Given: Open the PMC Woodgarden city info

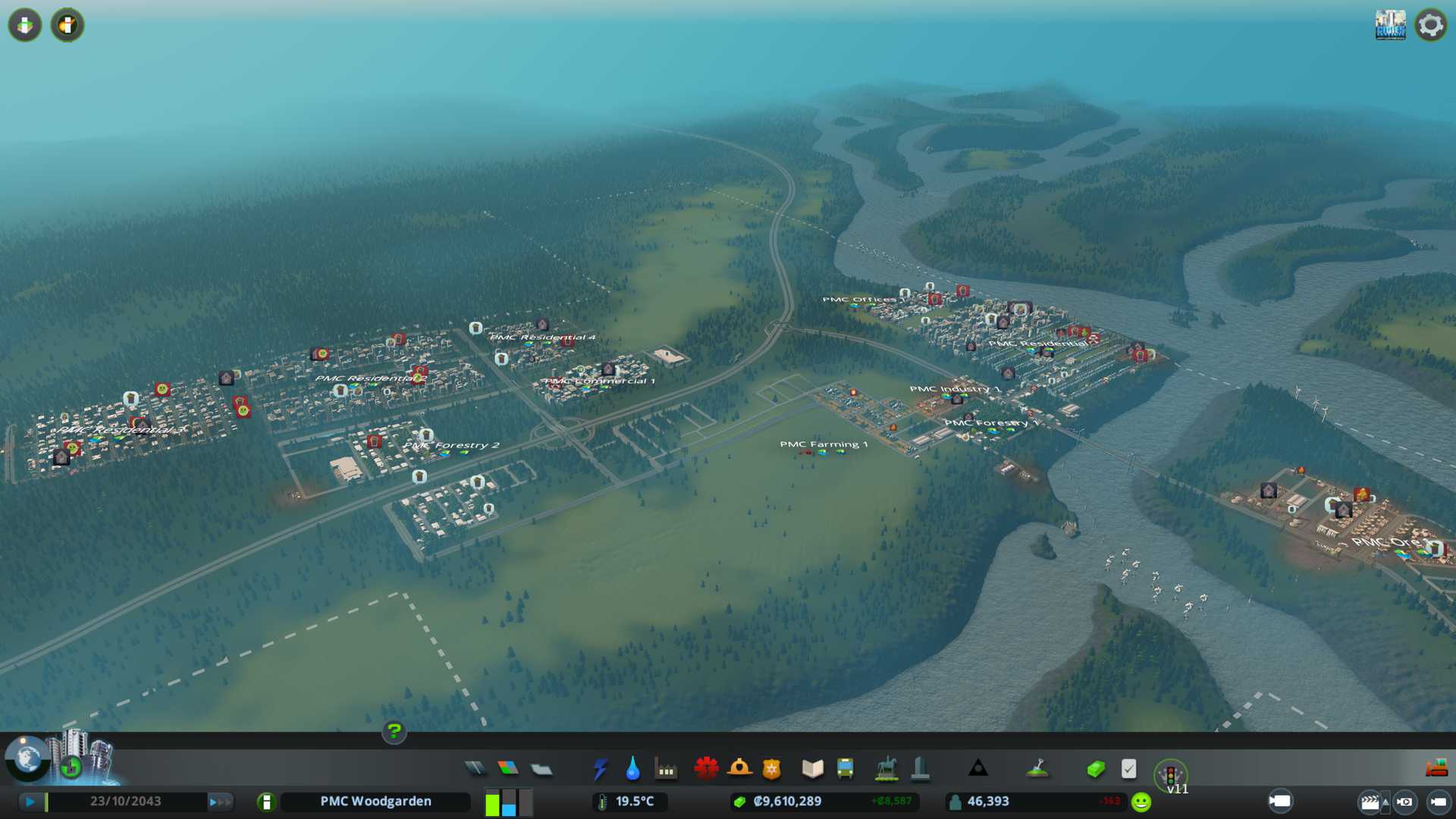Looking at the screenshot, I should [x=375, y=802].
